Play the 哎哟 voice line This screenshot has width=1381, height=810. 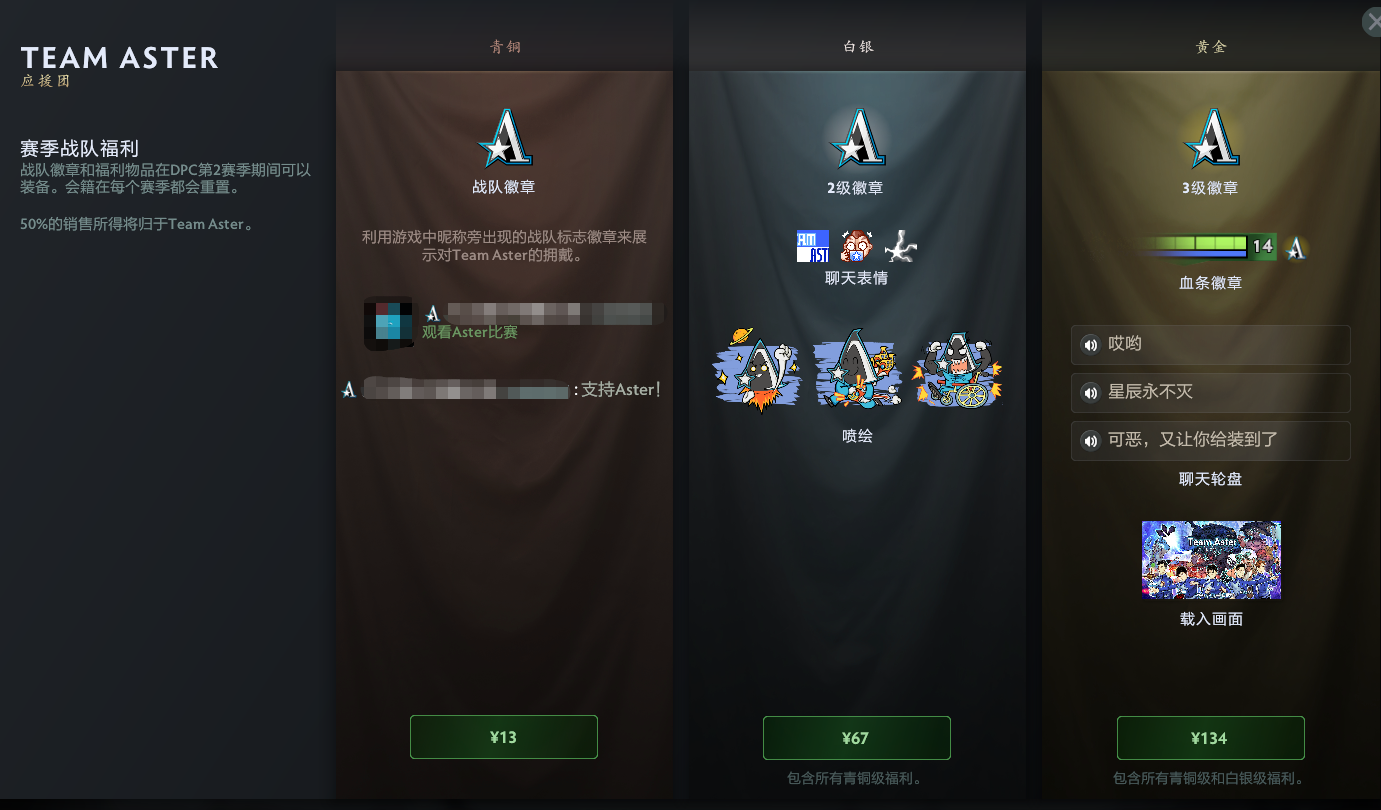[x=1210, y=345]
